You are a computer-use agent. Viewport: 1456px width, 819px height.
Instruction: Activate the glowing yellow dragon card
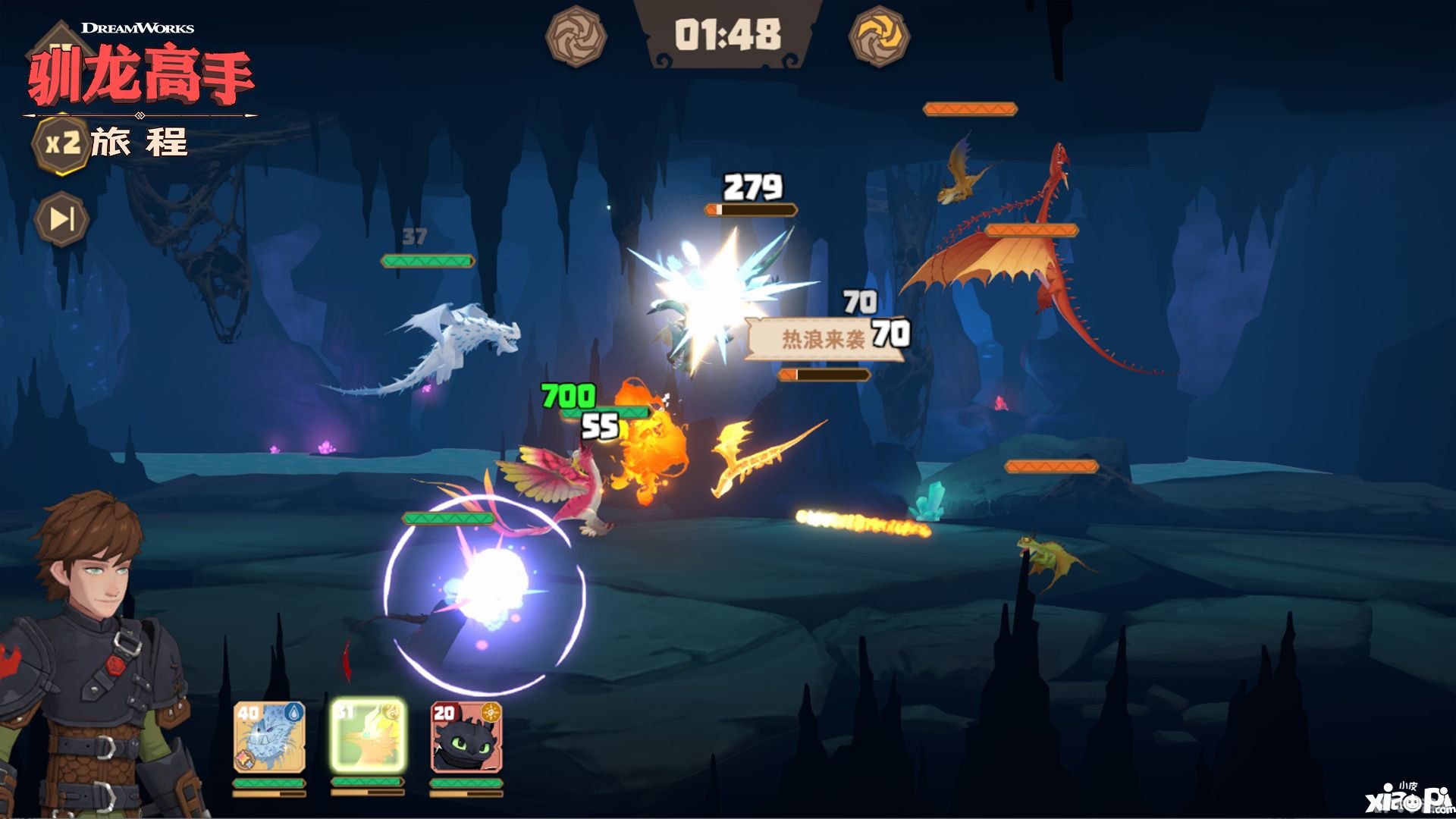pyautogui.click(x=368, y=736)
